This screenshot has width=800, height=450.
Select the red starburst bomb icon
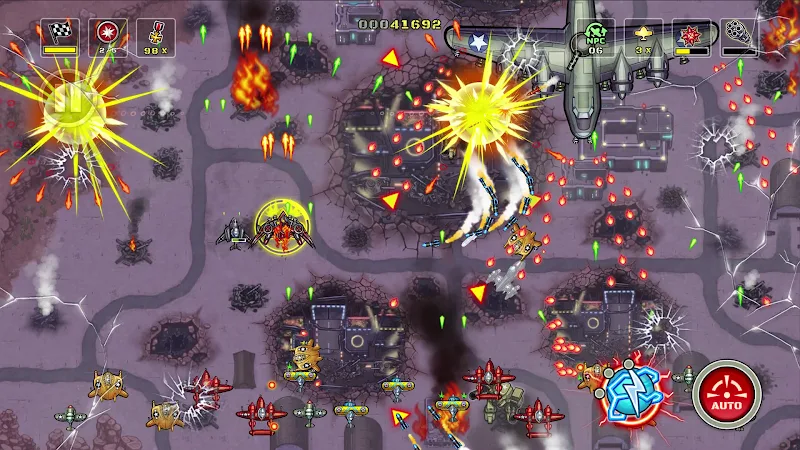[x=107, y=36]
